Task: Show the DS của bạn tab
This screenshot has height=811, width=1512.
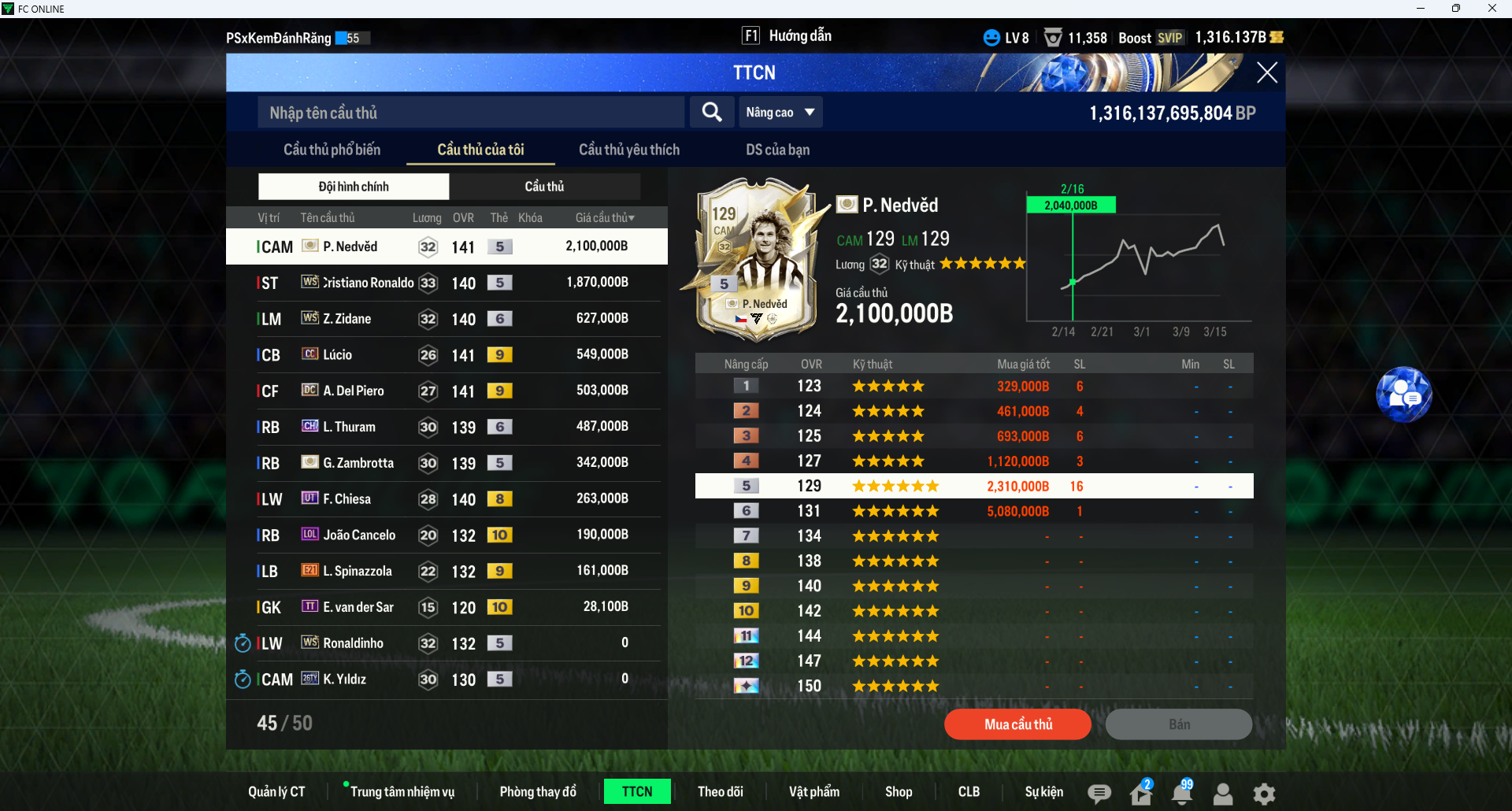Action: [x=777, y=150]
